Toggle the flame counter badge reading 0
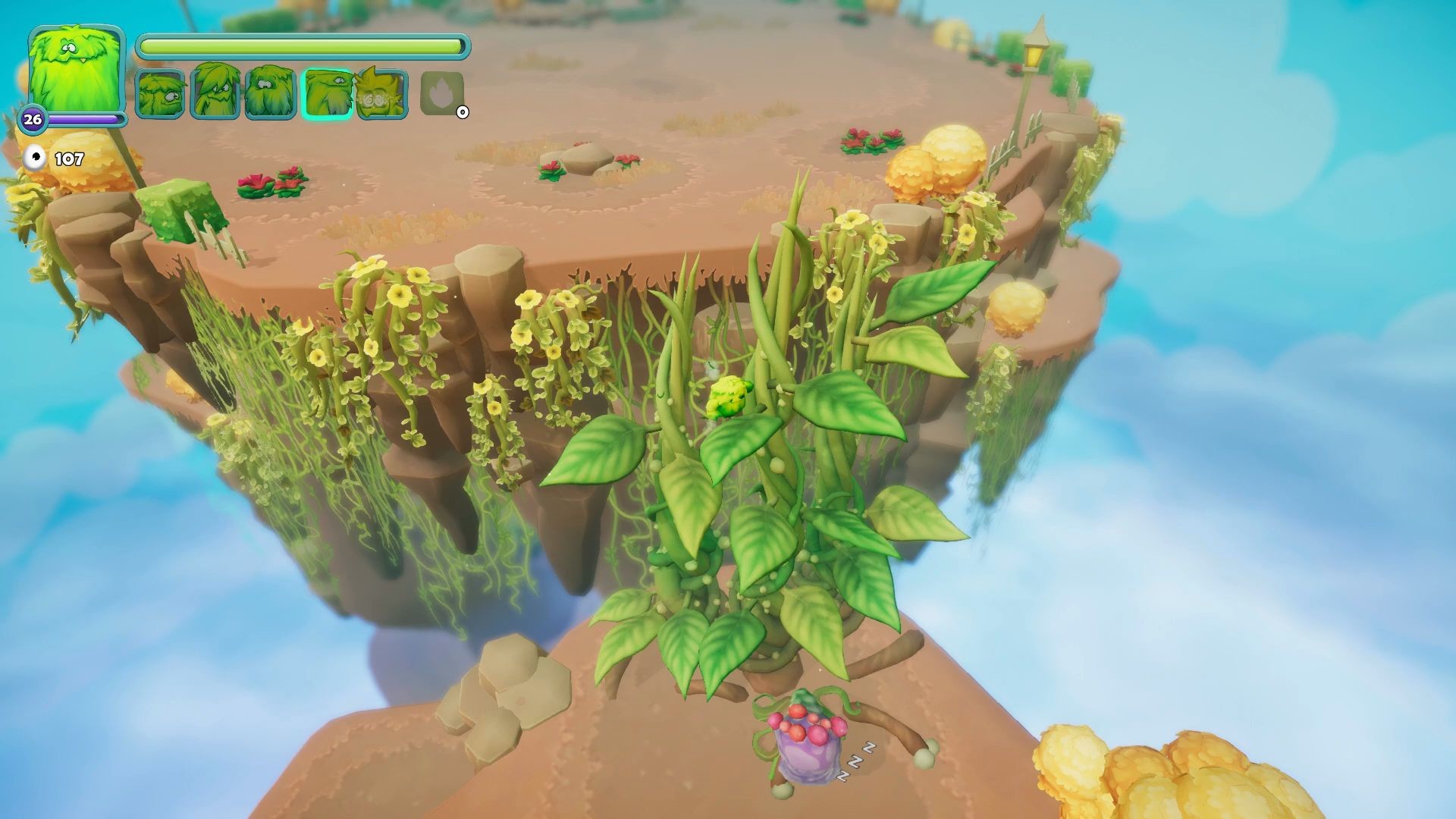Image resolution: width=1456 pixels, height=819 pixels. coord(463,111)
